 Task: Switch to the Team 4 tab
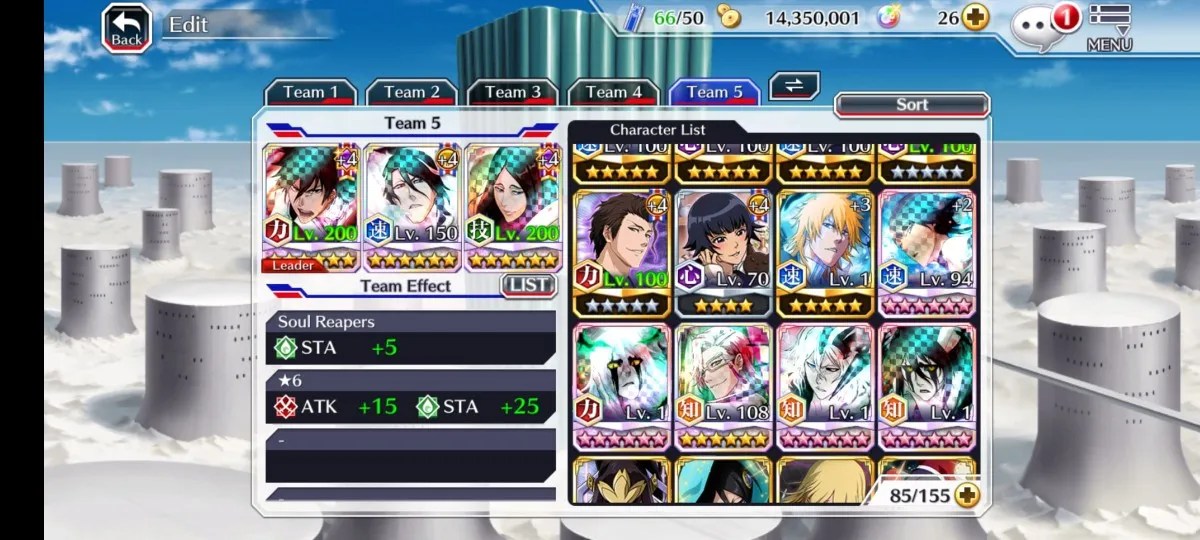613,92
